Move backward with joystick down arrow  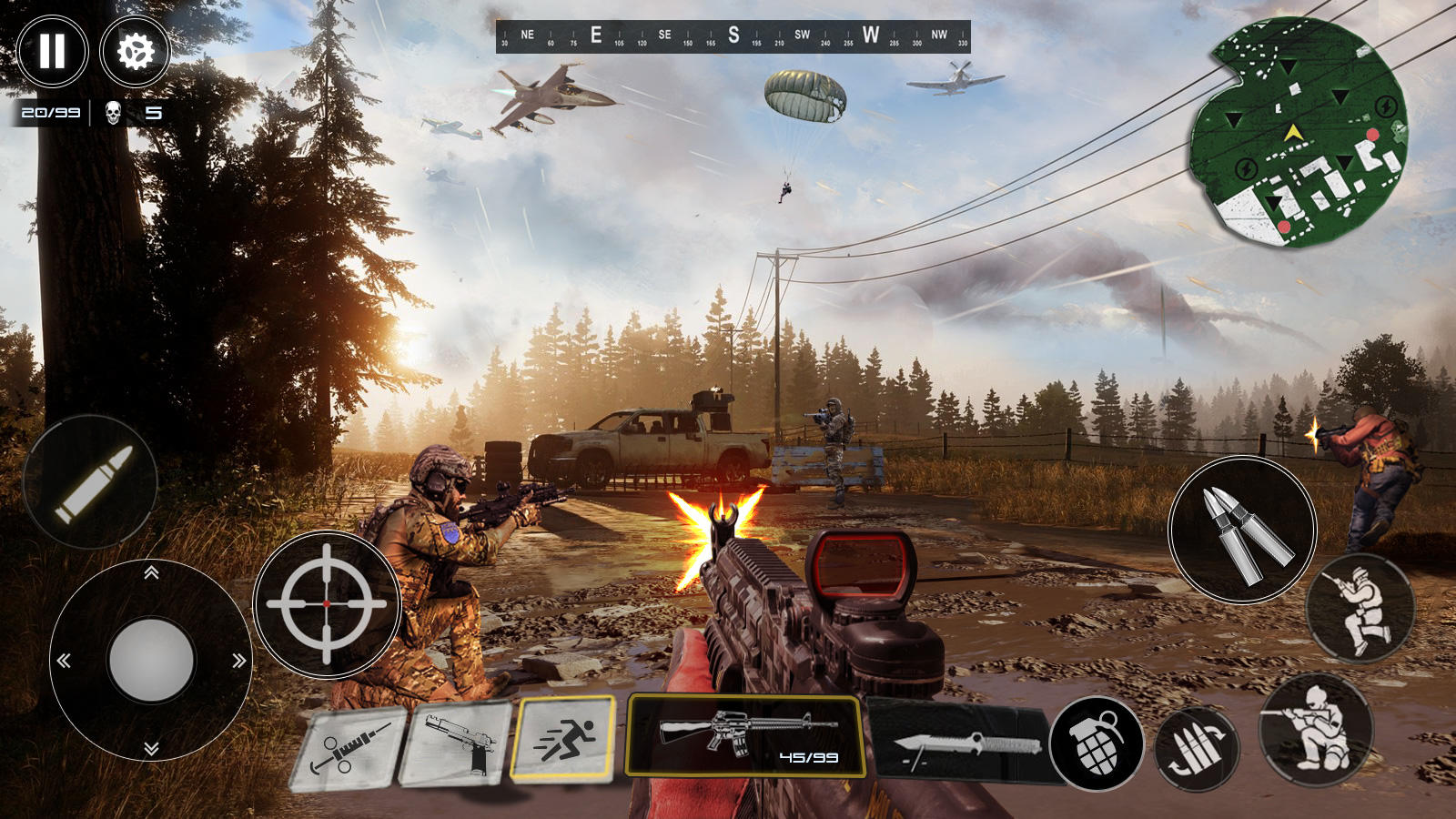[151, 748]
